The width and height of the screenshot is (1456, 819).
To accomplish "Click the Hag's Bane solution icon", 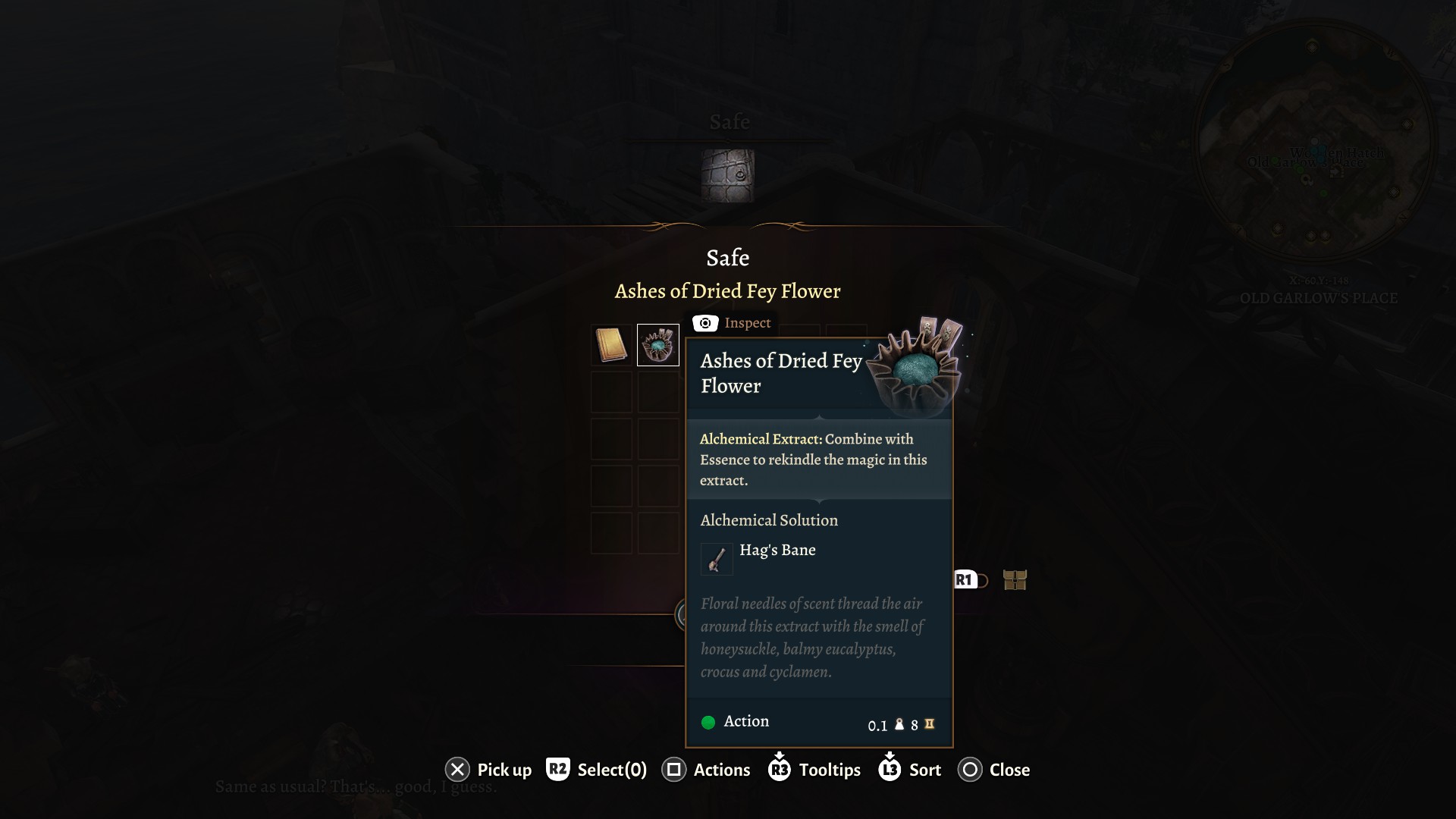I will click(717, 560).
